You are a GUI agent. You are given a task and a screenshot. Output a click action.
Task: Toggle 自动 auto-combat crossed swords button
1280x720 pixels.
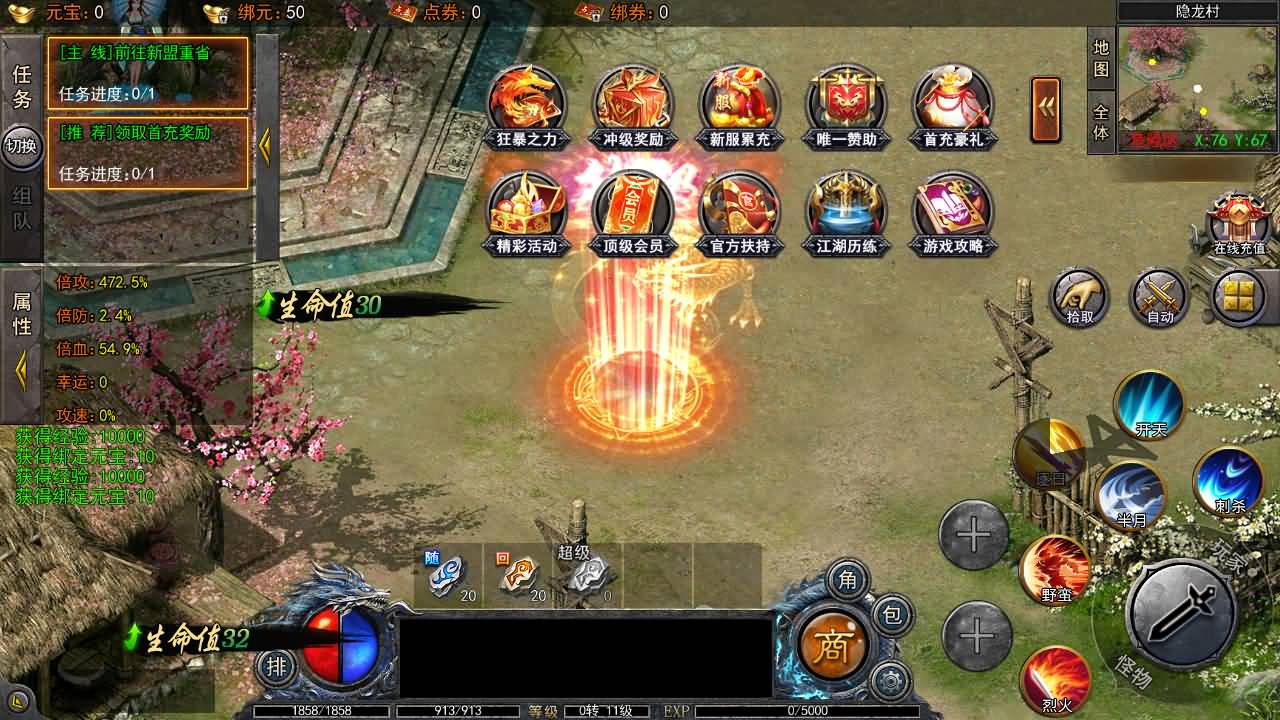pos(1160,298)
